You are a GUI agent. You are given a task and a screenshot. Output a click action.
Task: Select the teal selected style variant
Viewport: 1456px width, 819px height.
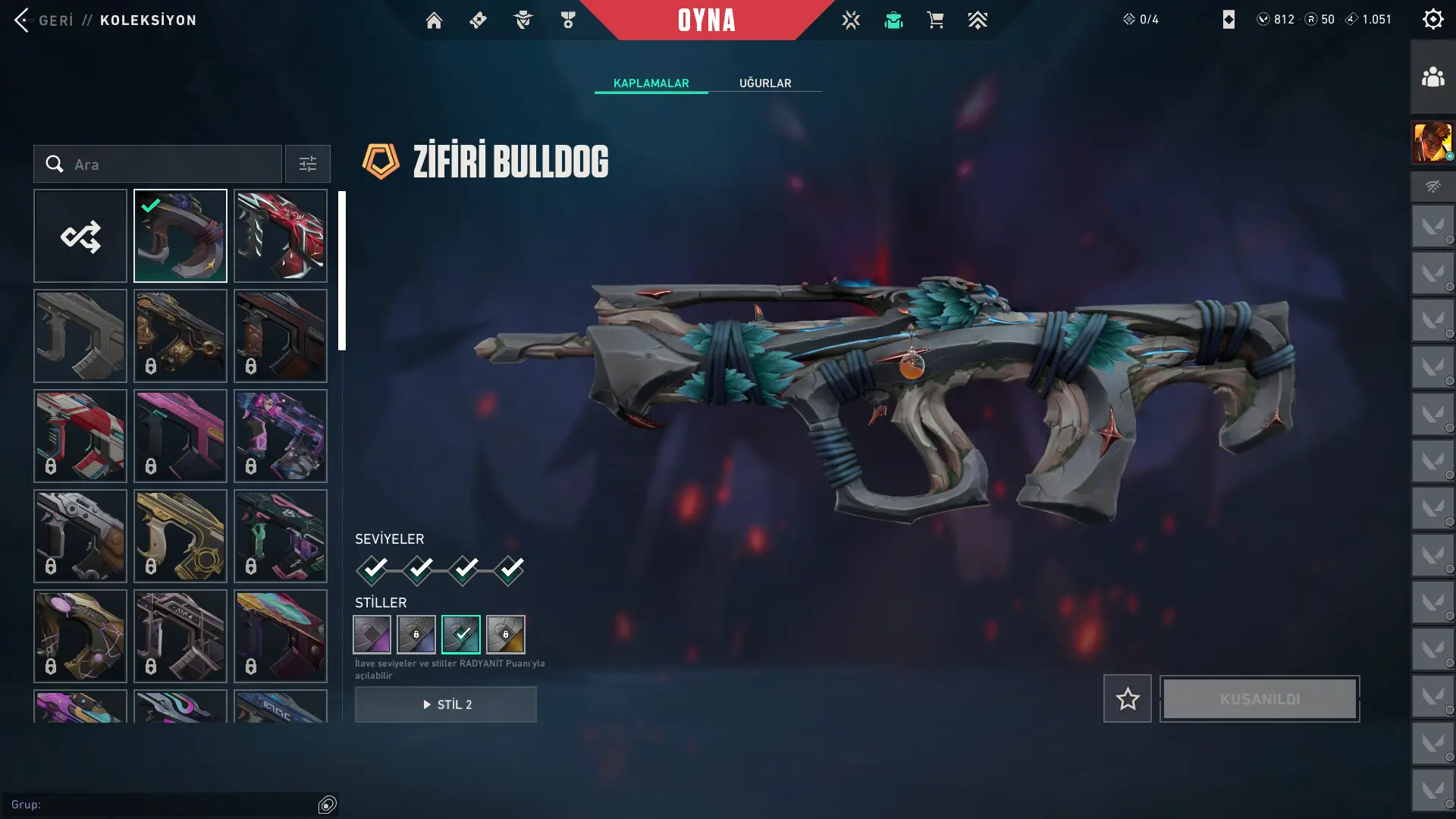pos(461,634)
